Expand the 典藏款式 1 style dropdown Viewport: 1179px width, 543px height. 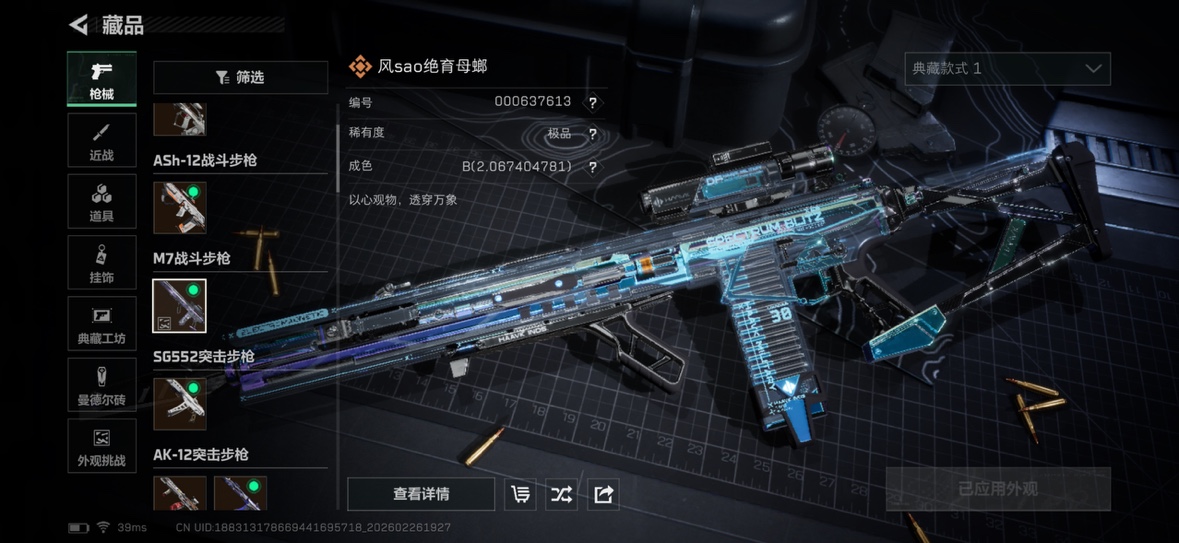pos(1007,69)
